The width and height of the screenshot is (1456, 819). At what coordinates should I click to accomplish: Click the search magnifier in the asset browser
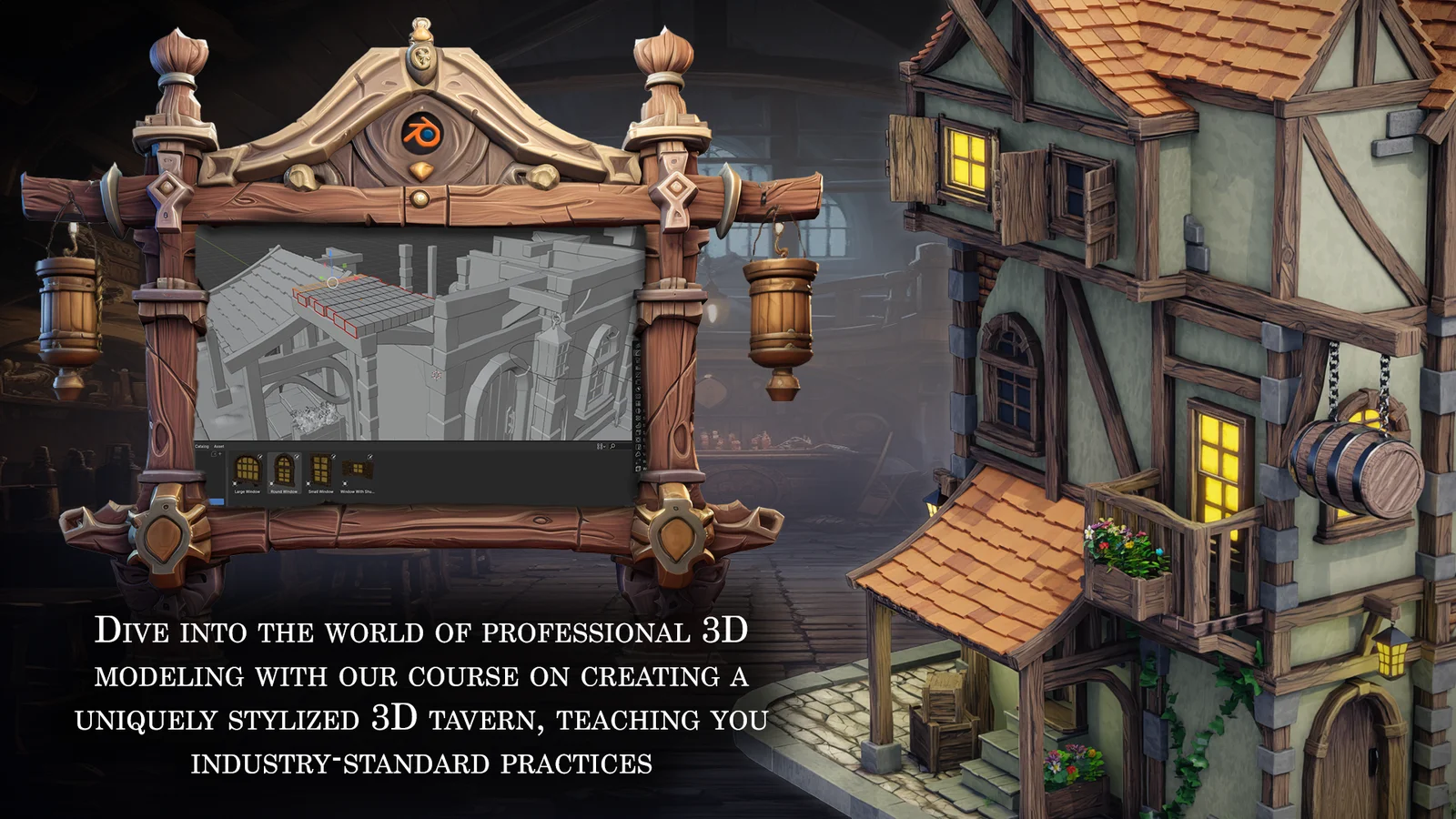tap(612, 447)
